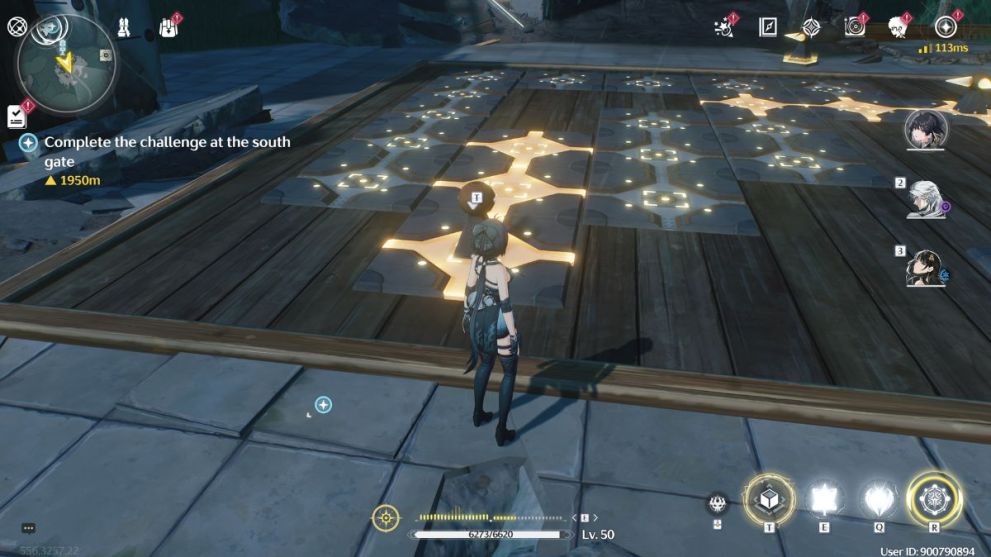Open the quest checklist icon
Screen dimensions: 991x557
[17, 116]
